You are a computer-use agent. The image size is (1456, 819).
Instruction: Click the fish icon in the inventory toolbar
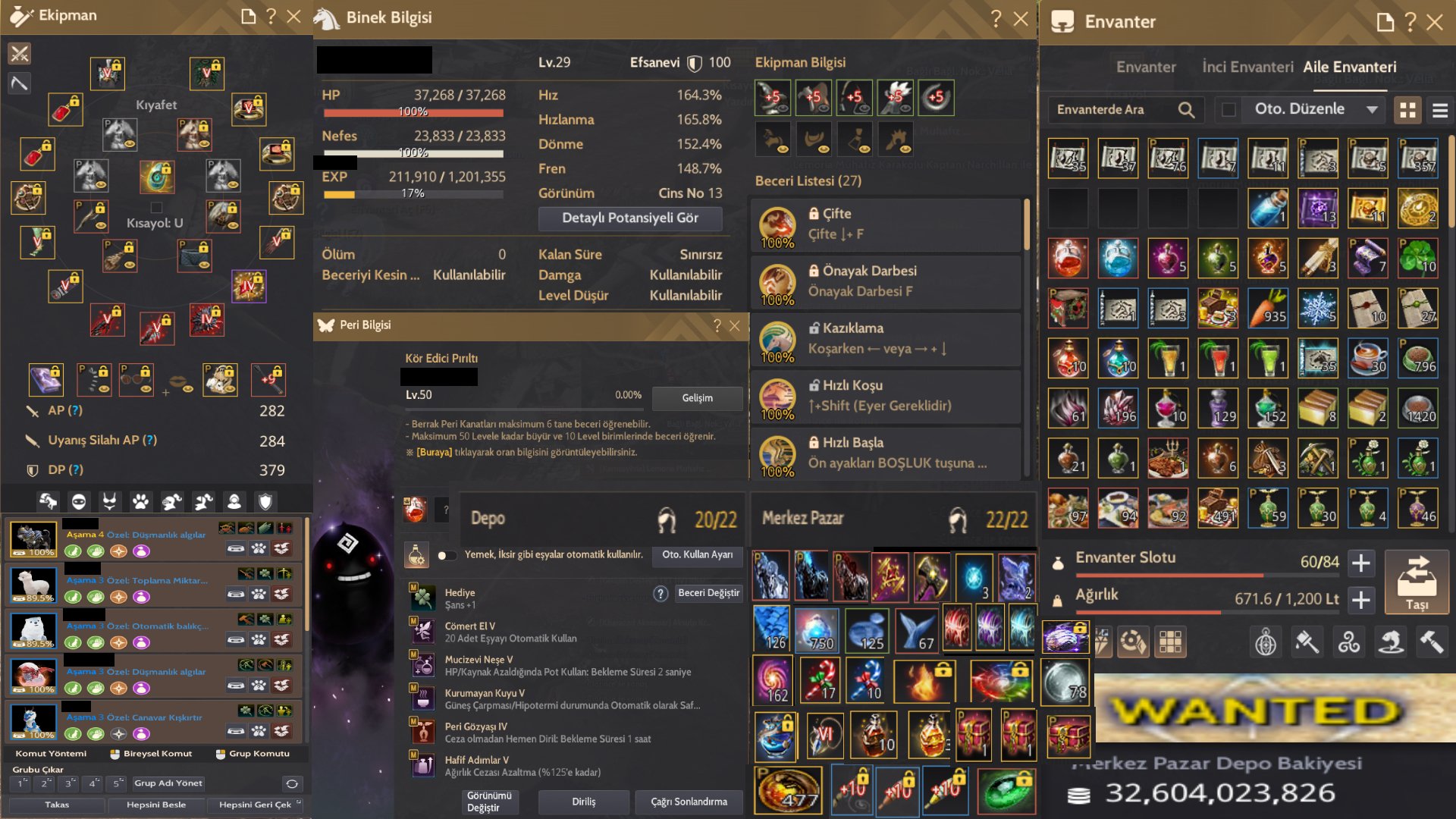(x=1391, y=641)
